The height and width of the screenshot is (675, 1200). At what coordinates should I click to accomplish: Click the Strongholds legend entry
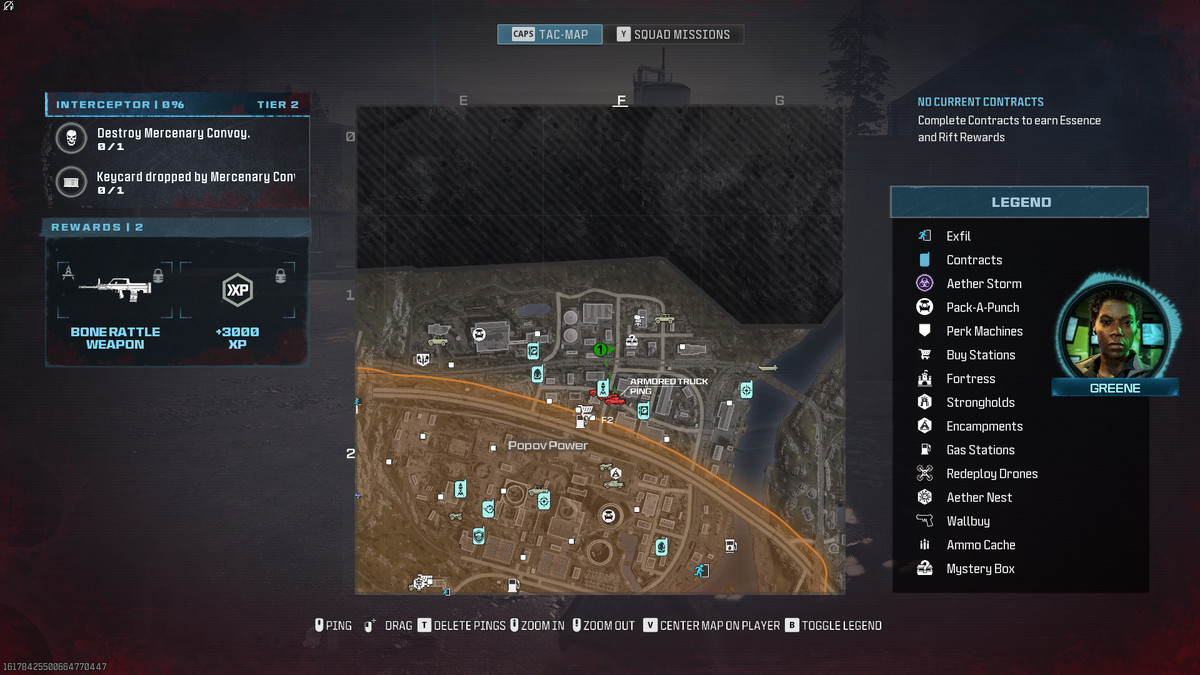coord(980,402)
